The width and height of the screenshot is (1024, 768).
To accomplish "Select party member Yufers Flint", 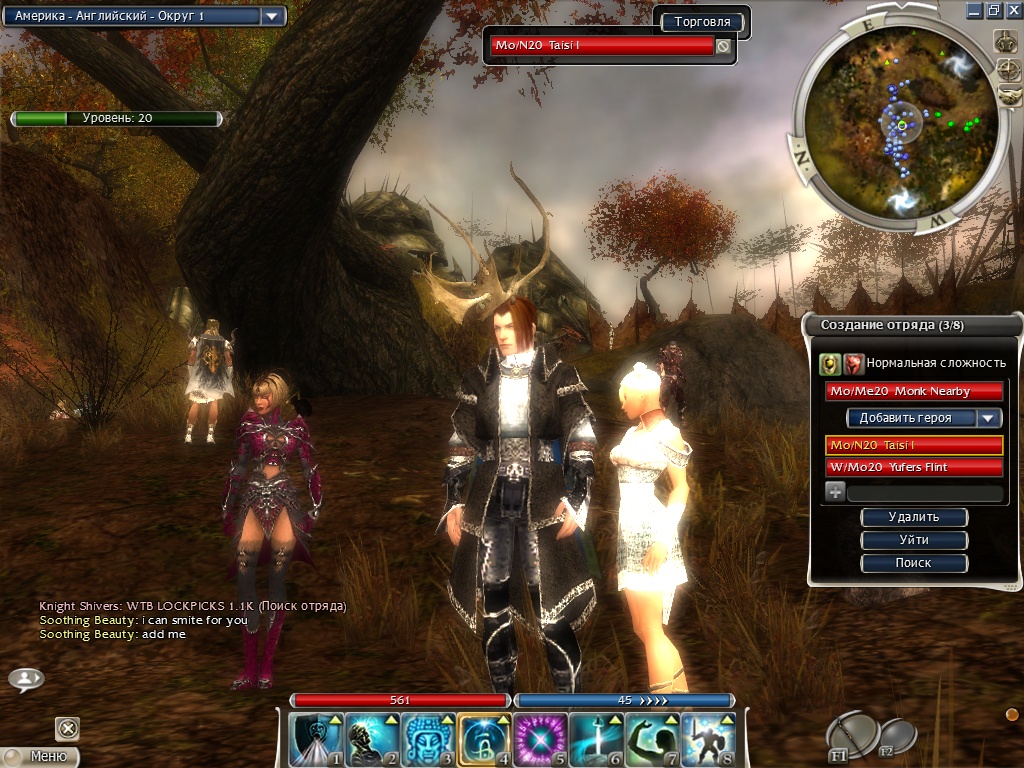I will click(x=914, y=467).
